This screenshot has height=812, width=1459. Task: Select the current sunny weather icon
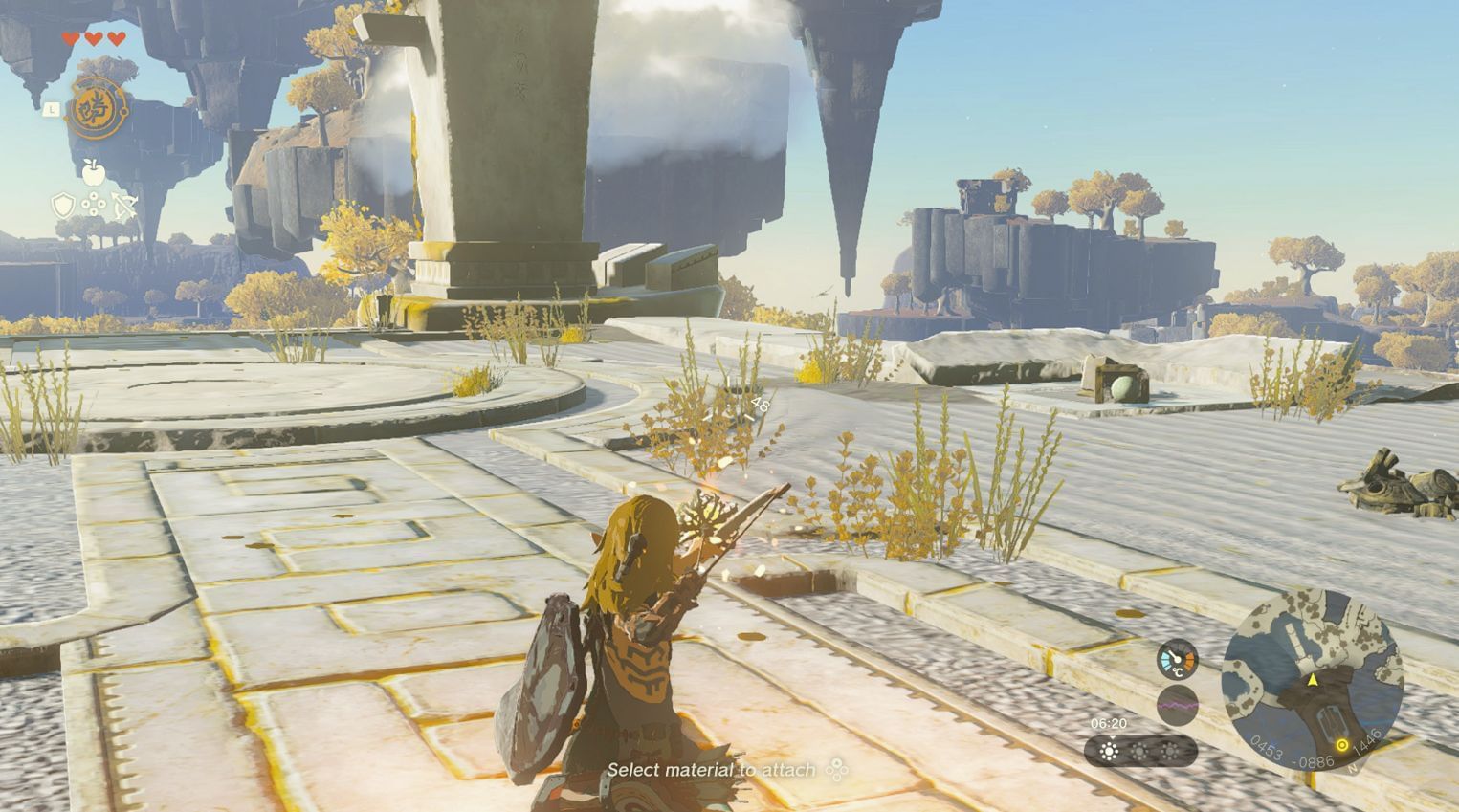(x=1109, y=749)
